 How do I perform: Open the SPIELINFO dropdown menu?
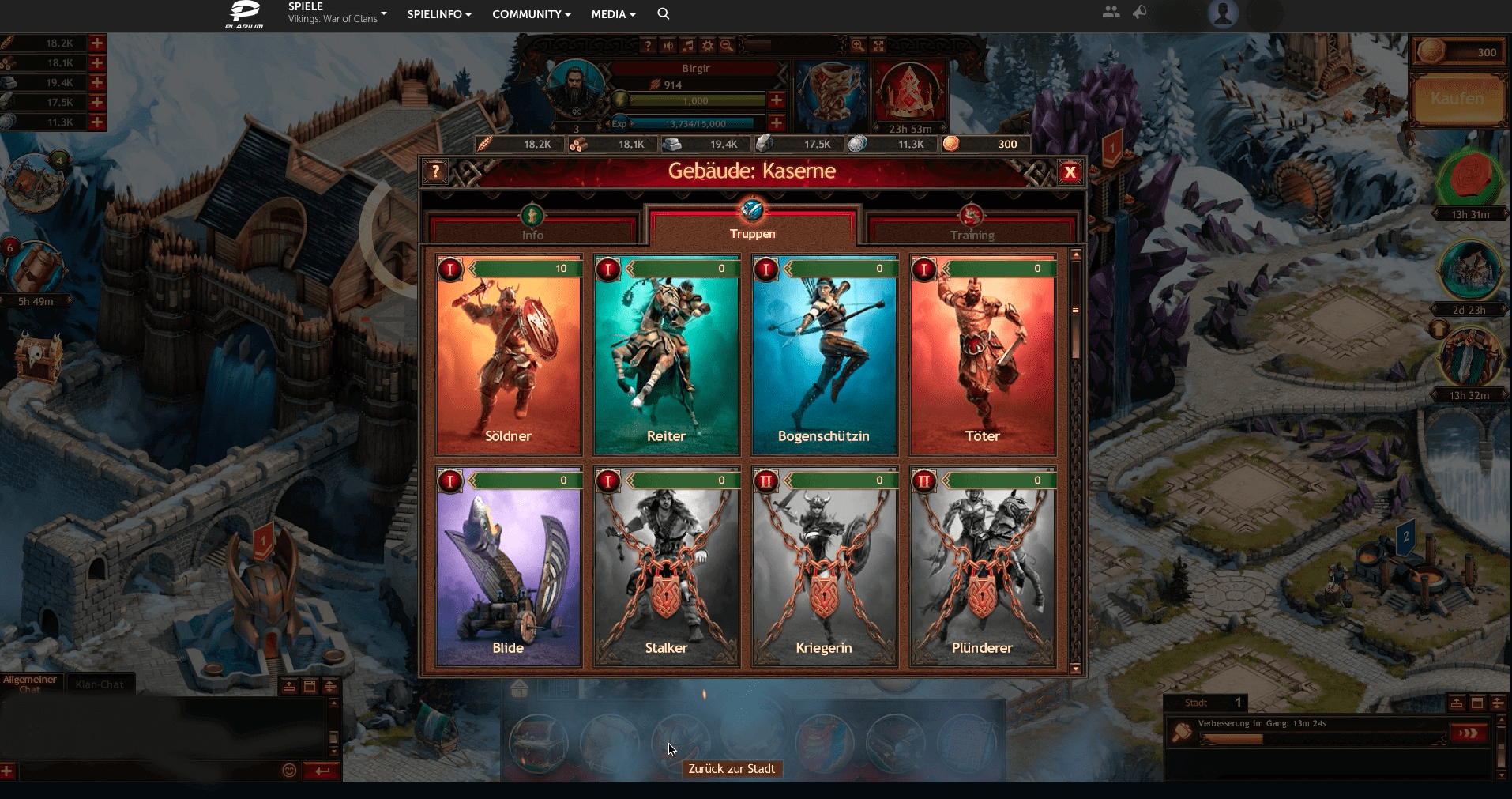tap(438, 14)
